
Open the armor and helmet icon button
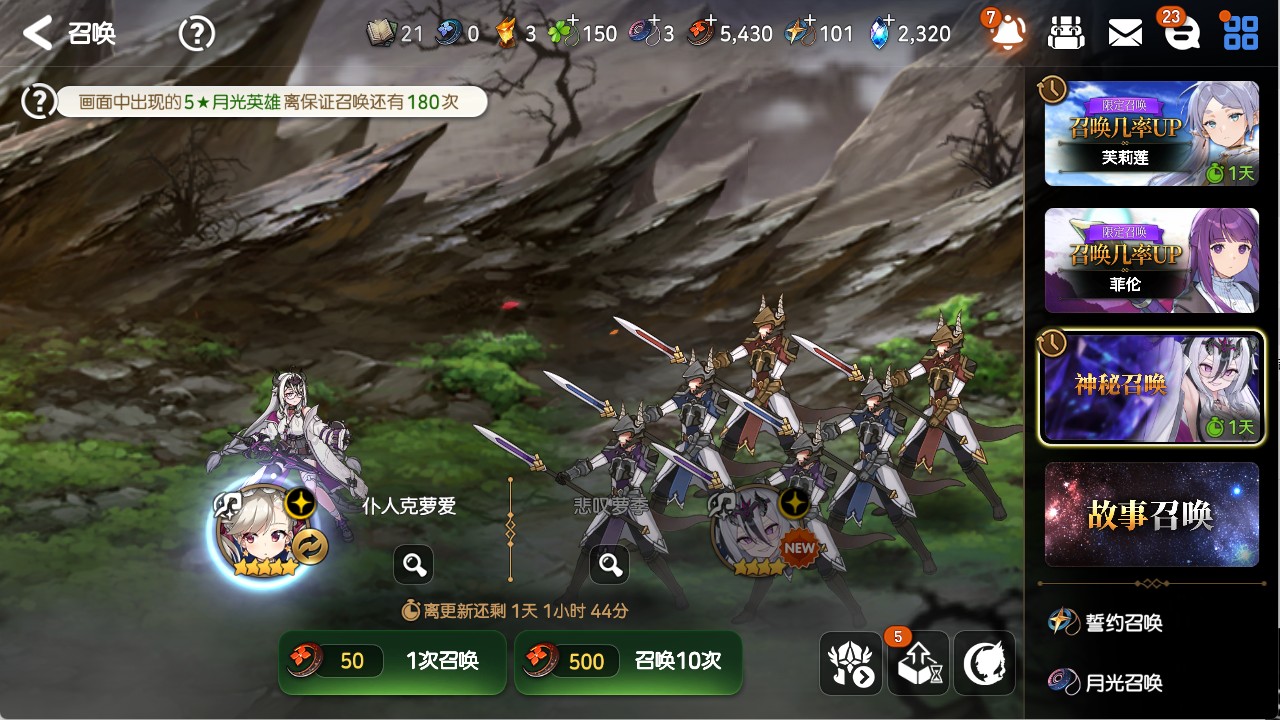coord(850,663)
